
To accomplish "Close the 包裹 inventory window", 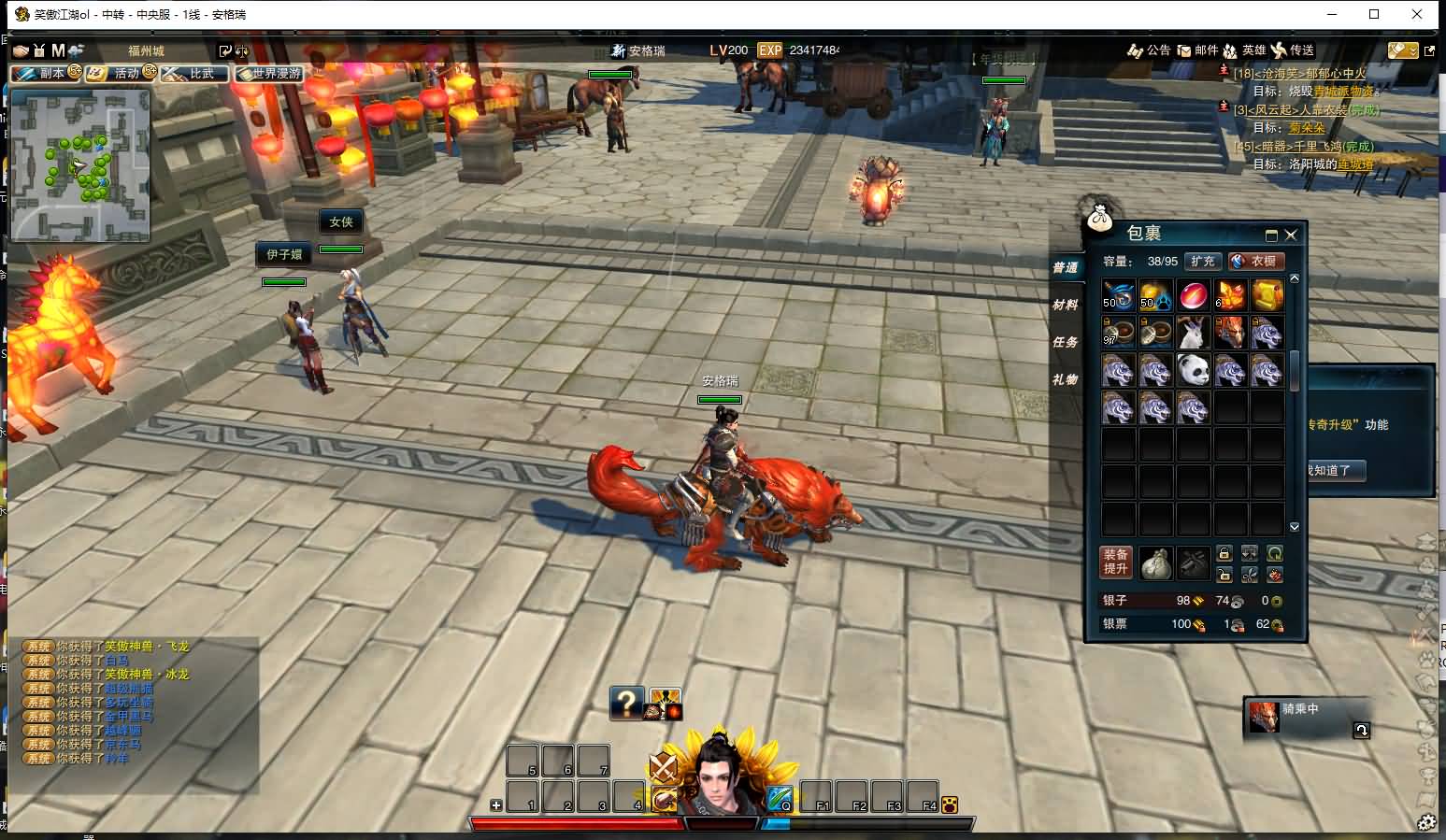I will (x=1291, y=235).
